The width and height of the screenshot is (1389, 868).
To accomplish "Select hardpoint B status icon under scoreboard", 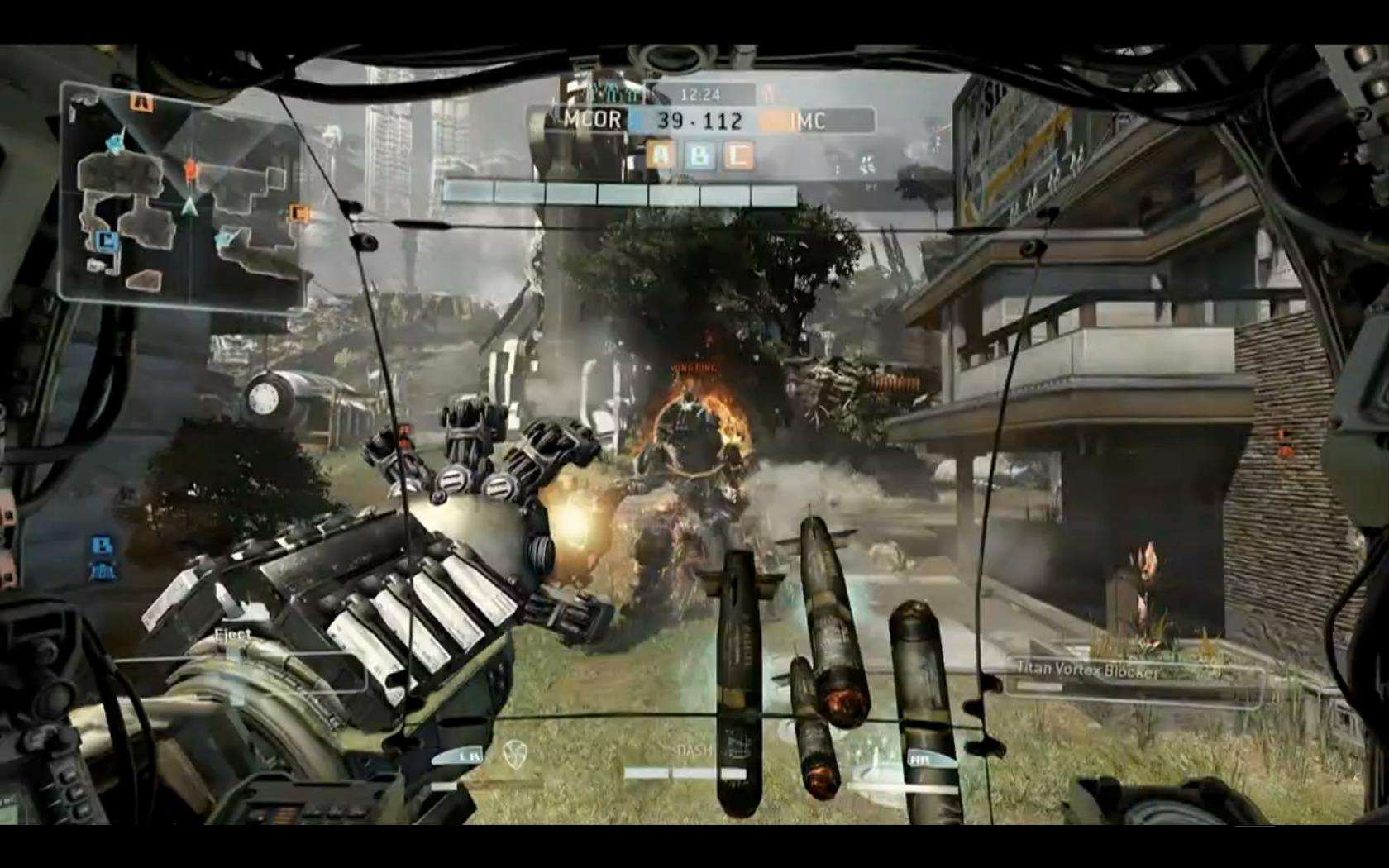I will coord(699,155).
